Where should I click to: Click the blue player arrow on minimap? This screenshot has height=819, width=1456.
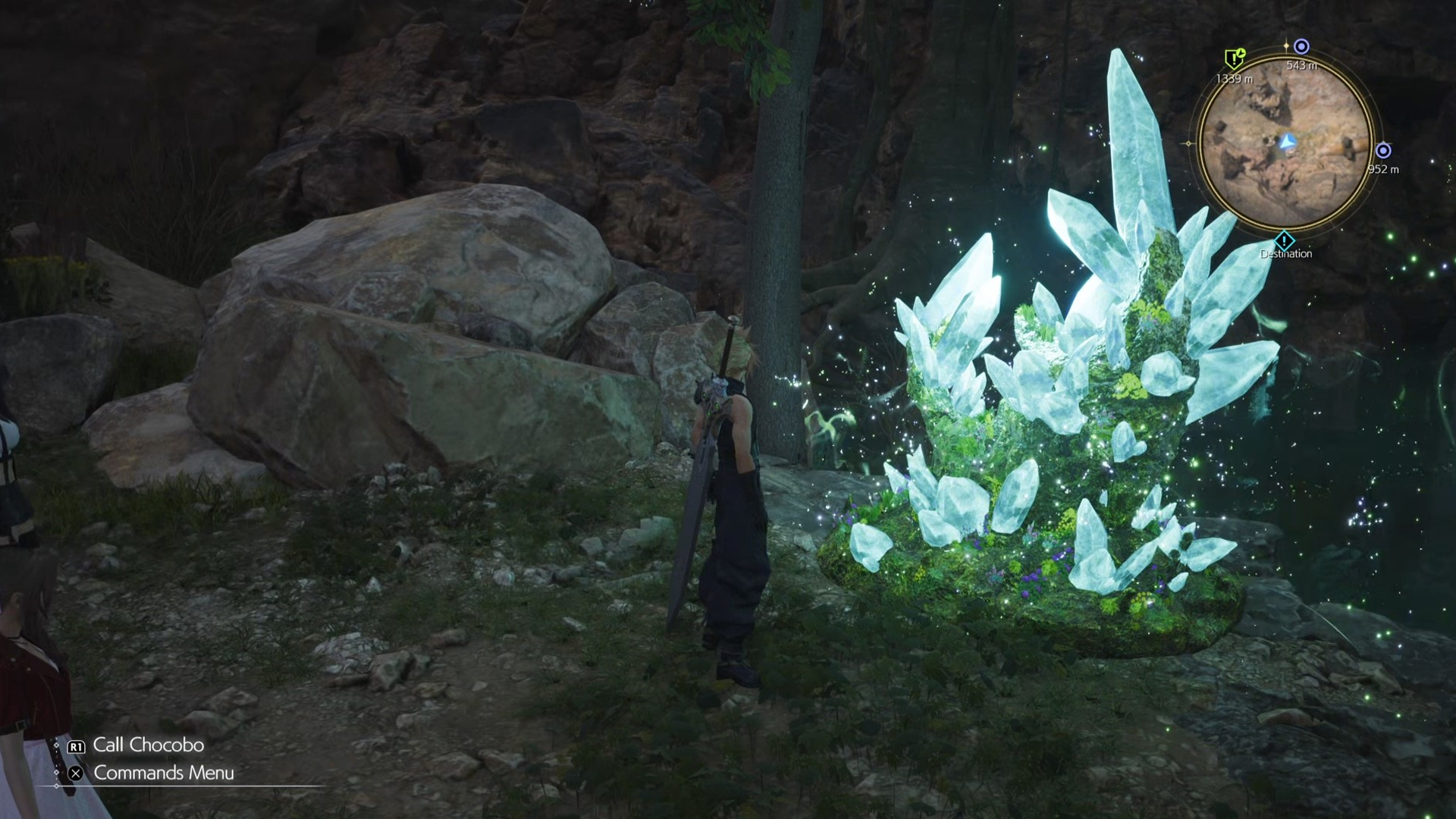click(x=1287, y=142)
